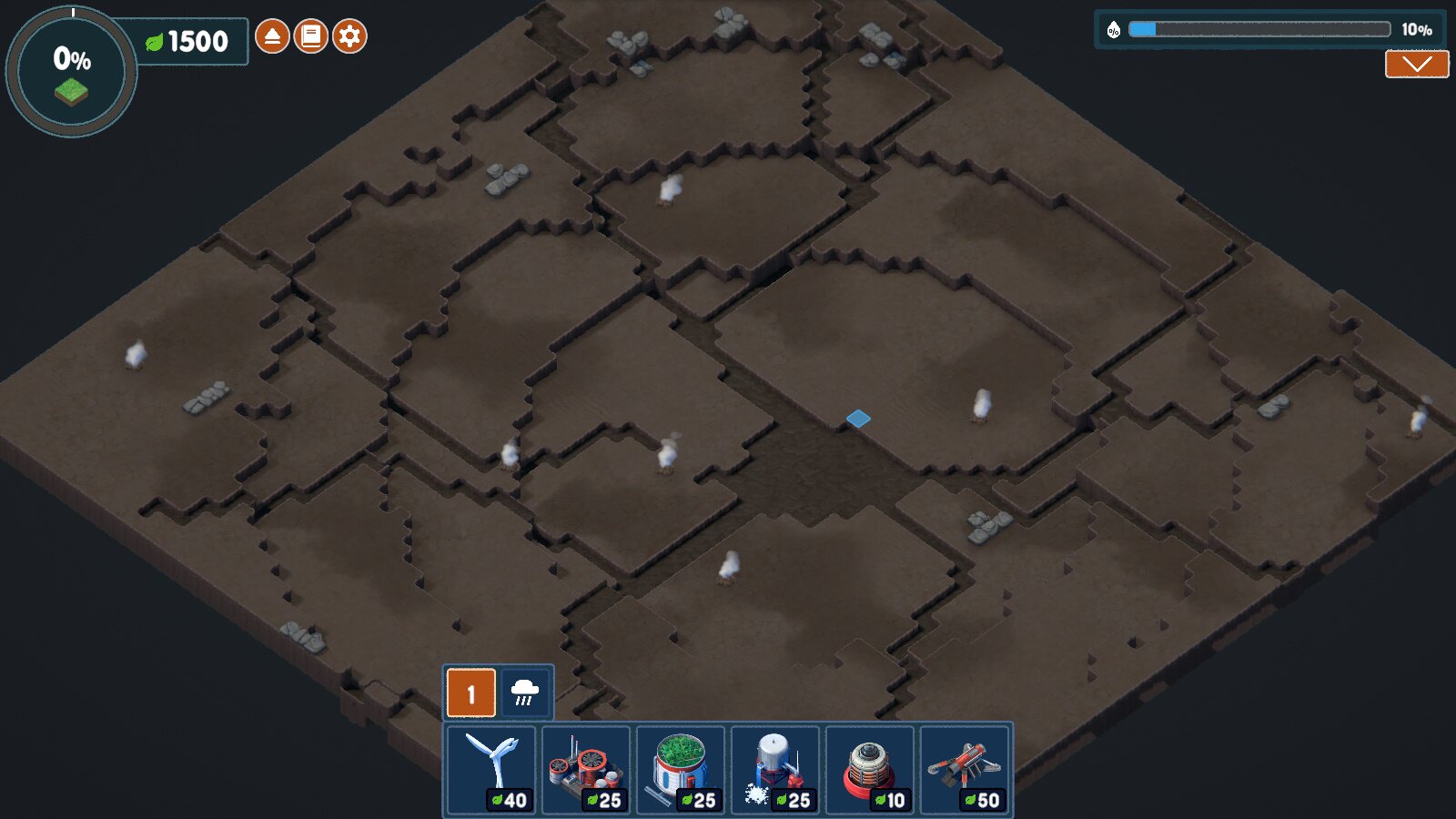Viewport: 1456px width, 819px height.
Task: Click the orange eject button
Action: [x=271, y=36]
